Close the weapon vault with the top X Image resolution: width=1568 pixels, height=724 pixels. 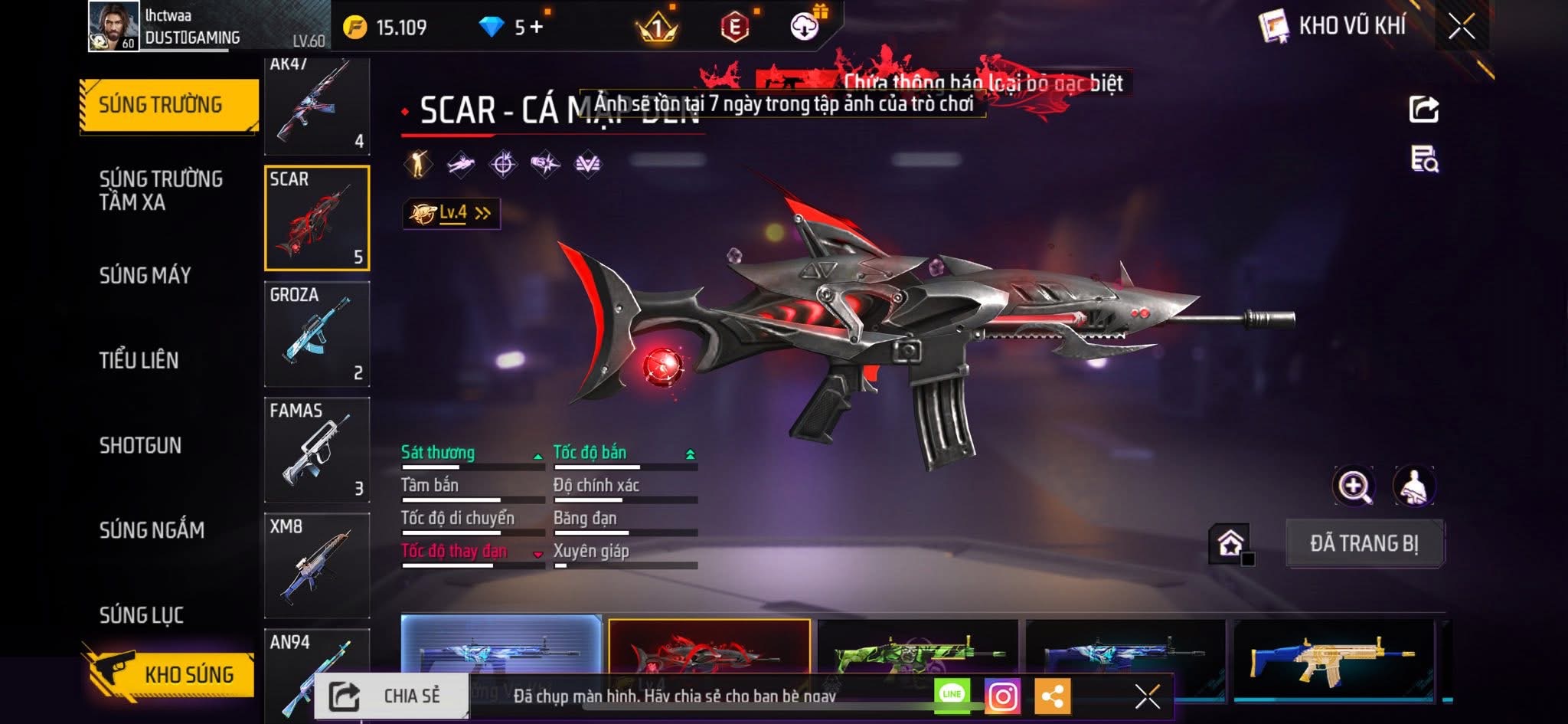(x=1461, y=27)
